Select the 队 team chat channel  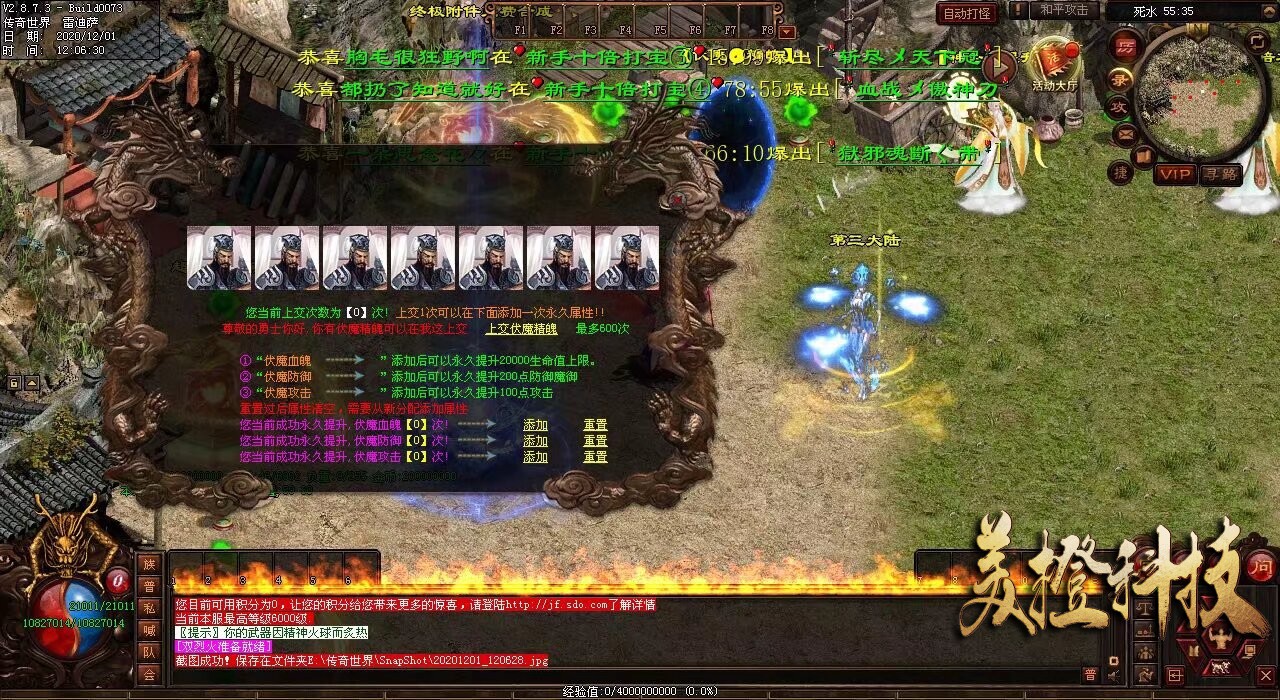(x=149, y=652)
